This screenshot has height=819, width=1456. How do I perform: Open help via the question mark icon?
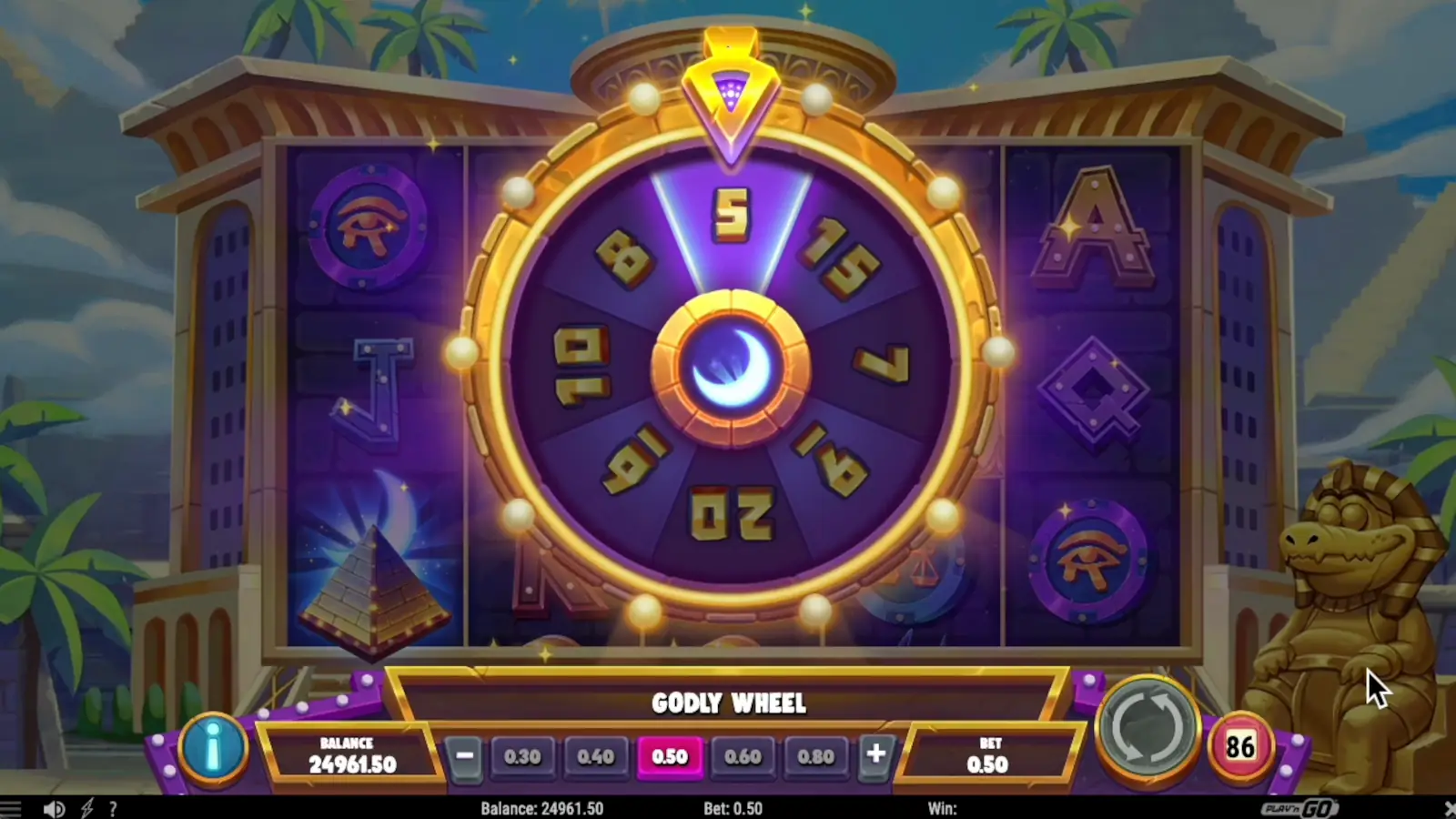tap(113, 807)
